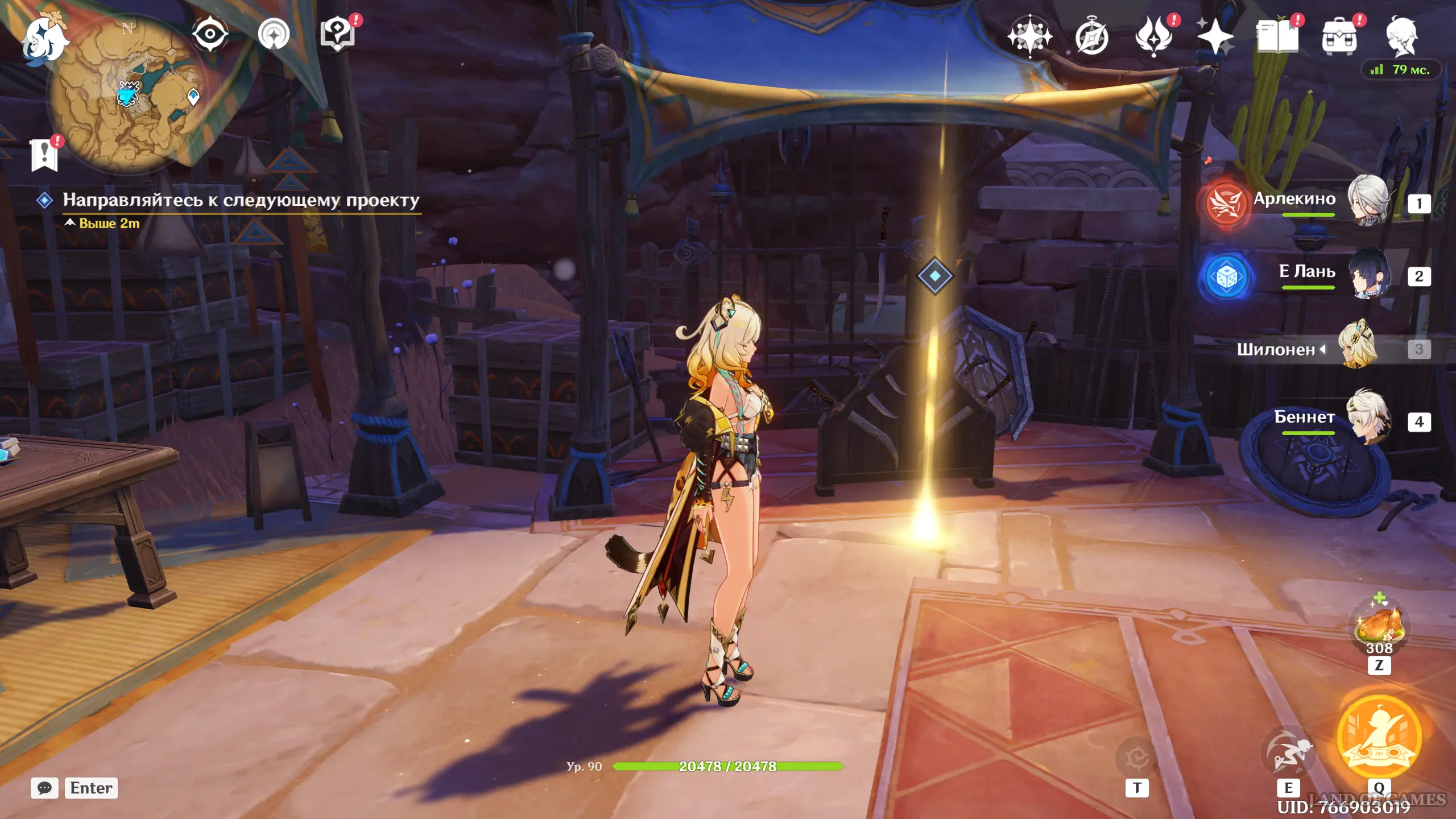
Task: Toggle elemental sight eye icon
Action: point(210,34)
